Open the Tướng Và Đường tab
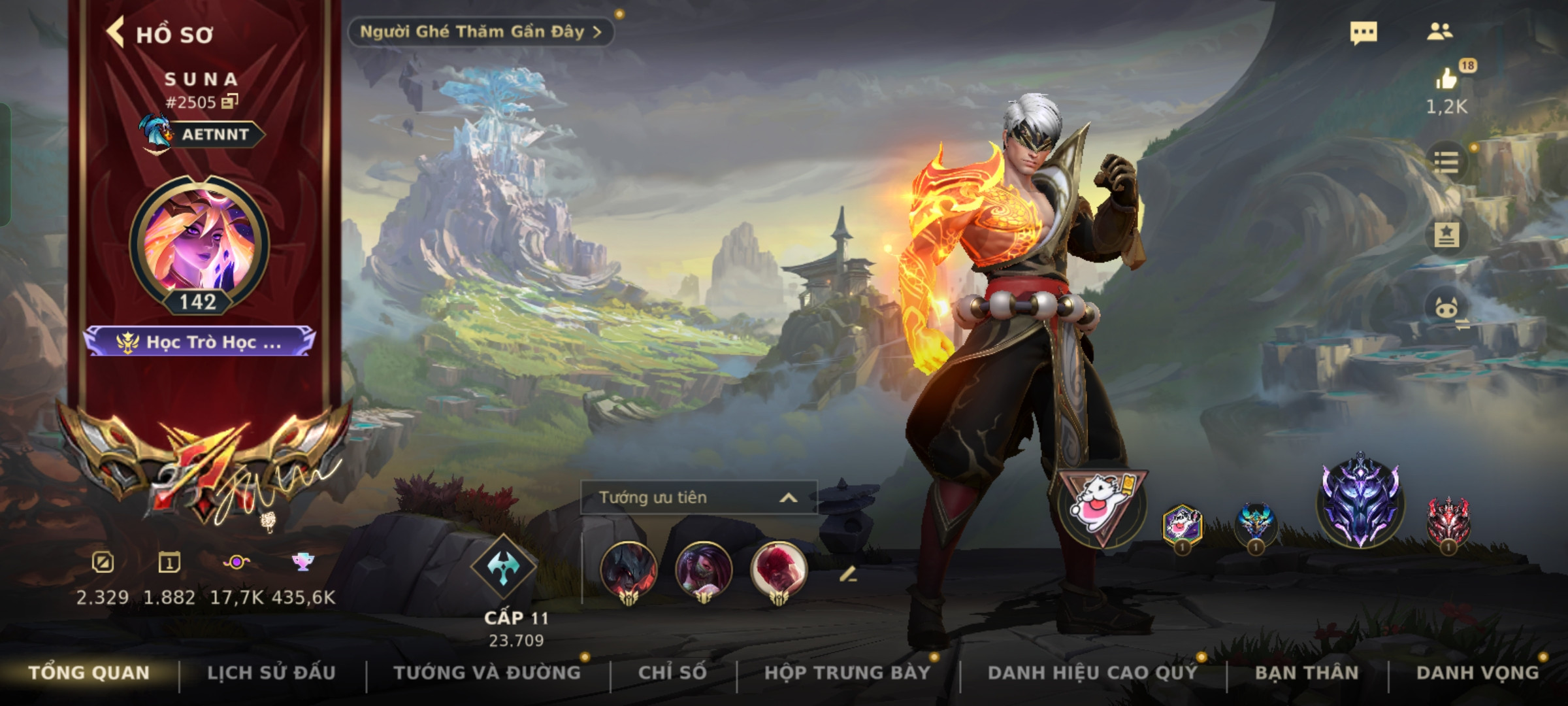Screen dimensions: 1568x706 click(487, 673)
